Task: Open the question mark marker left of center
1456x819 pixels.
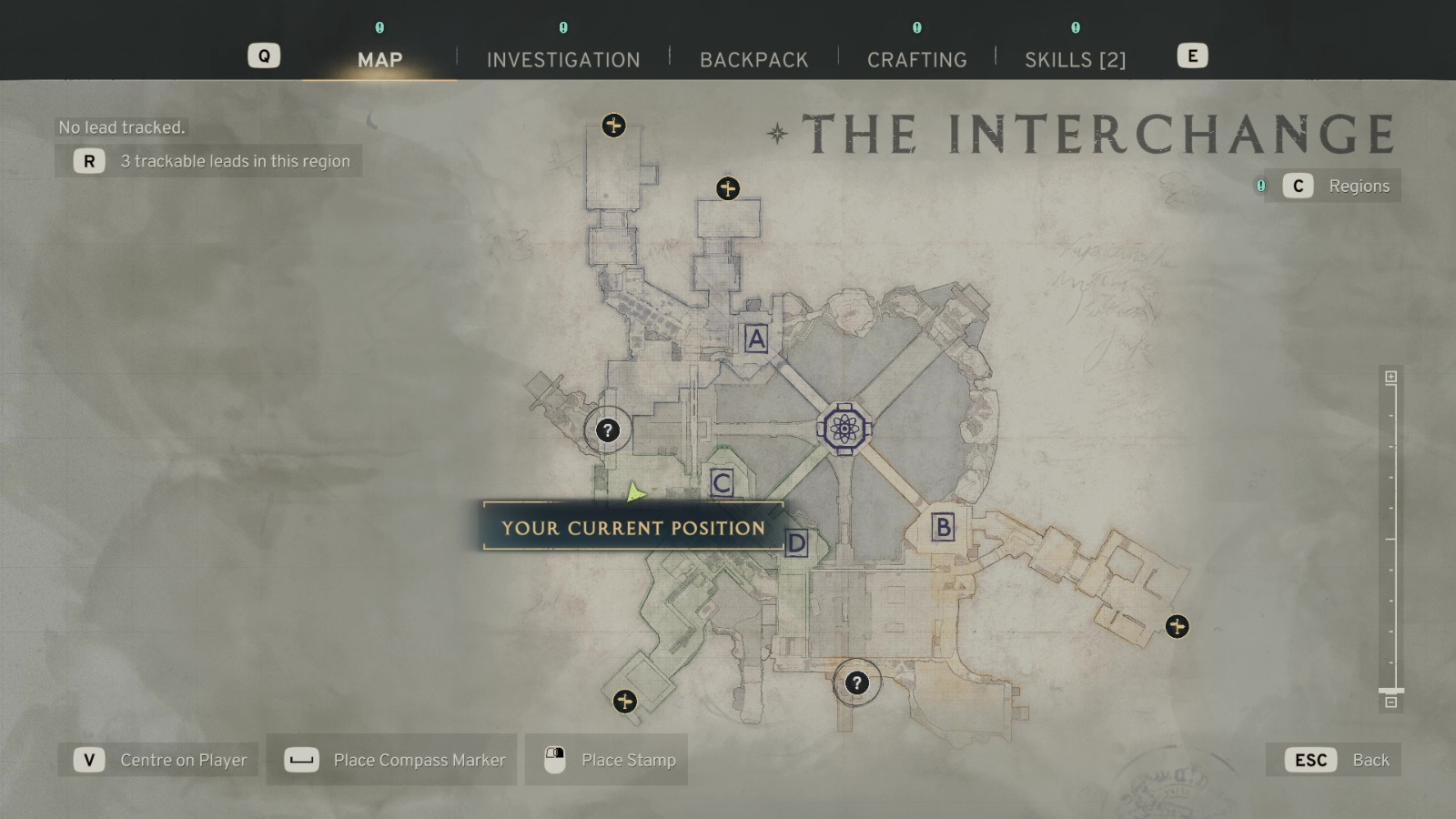Action: (x=607, y=430)
